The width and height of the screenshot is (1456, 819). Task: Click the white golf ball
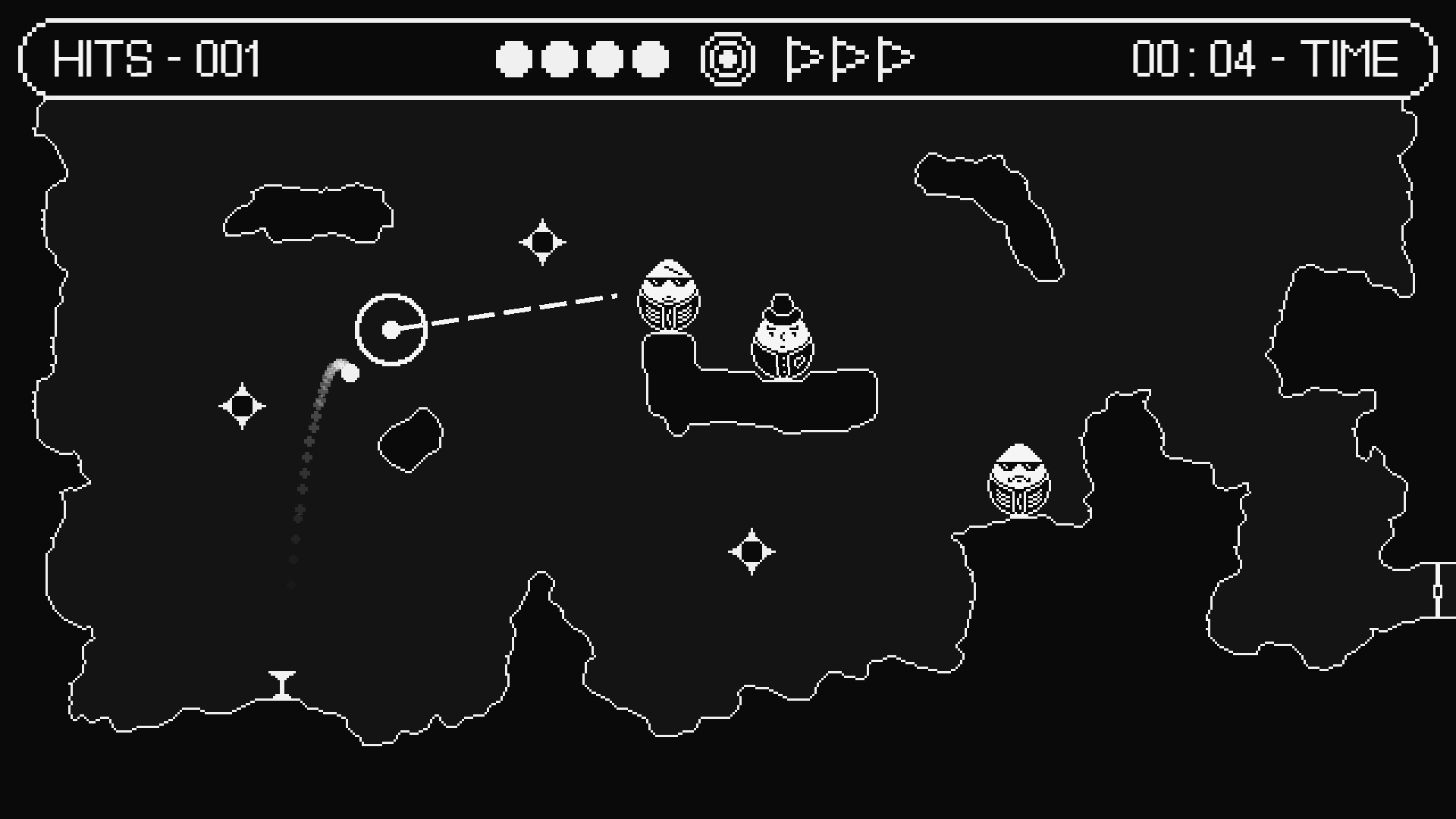click(350, 372)
